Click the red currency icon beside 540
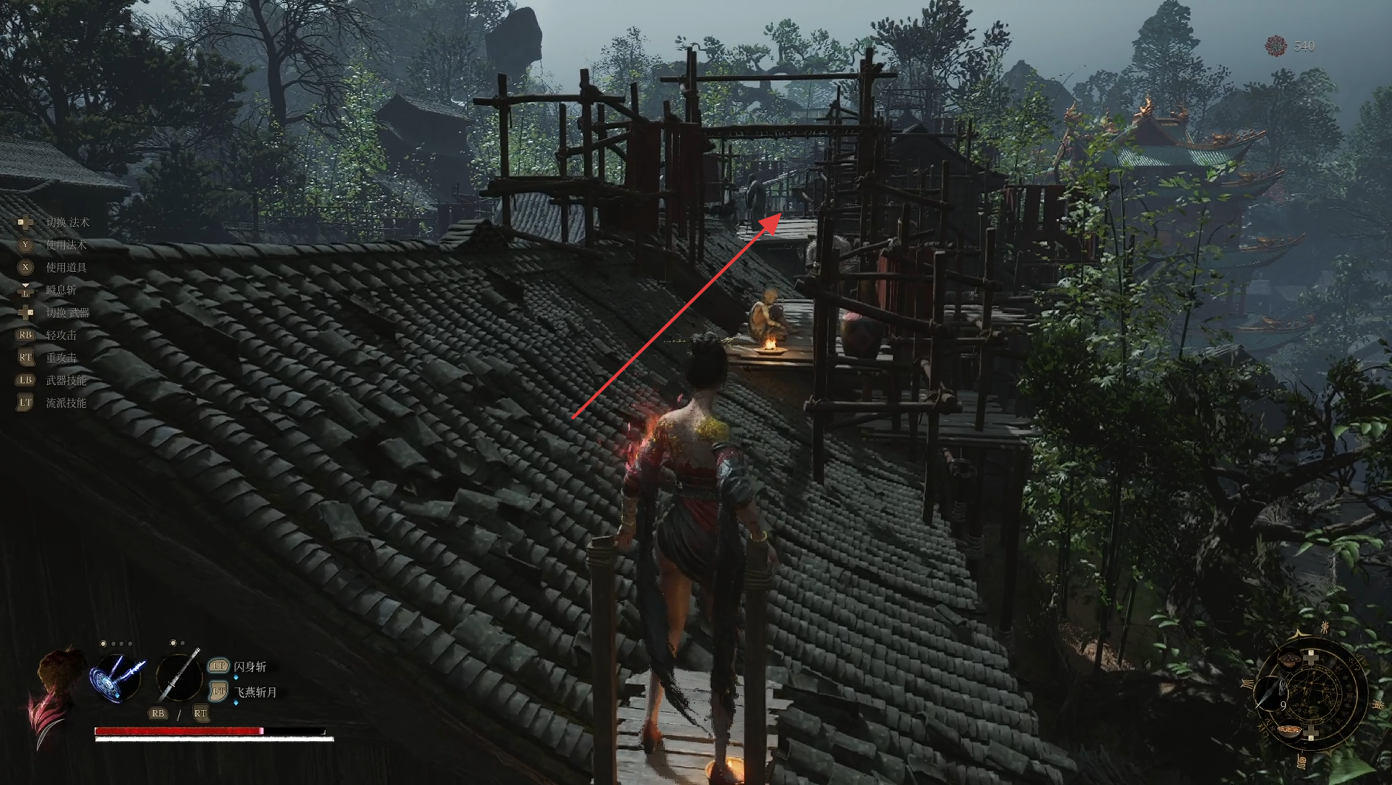1392x785 pixels. point(1275,46)
